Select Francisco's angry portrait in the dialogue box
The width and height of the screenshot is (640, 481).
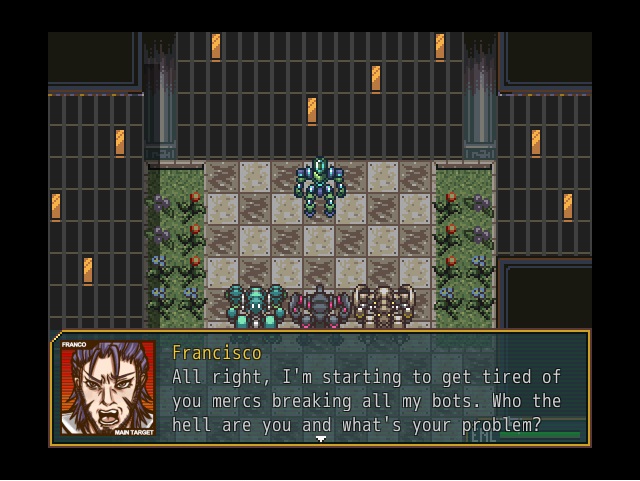[x=108, y=389]
